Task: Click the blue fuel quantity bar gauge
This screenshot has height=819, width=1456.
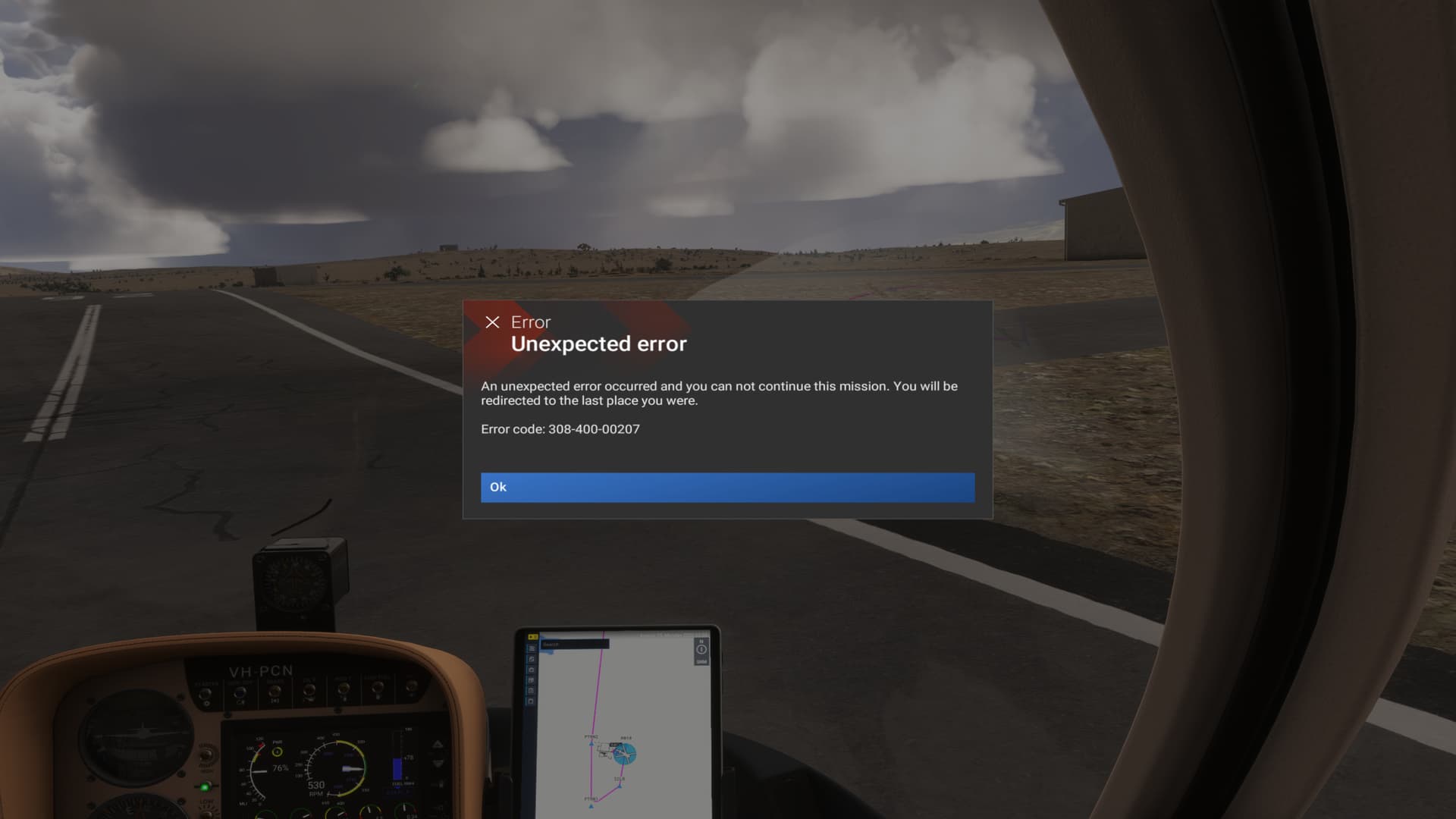Action: pyautogui.click(x=398, y=769)
